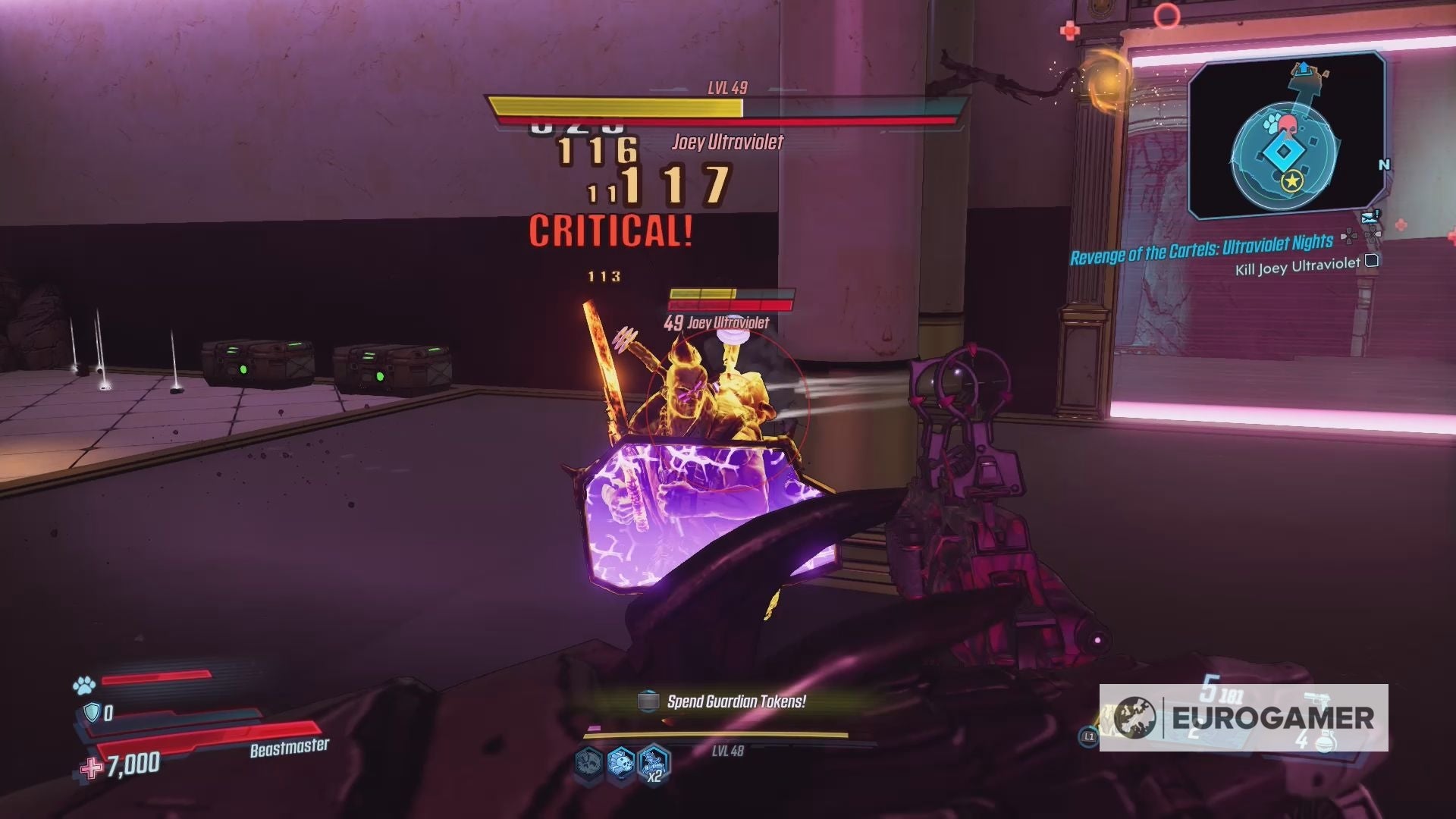The height and width of the screenshot is (819, 1456).
Task: Click the star waypoint marker on the minimap
Action: 1294,182
